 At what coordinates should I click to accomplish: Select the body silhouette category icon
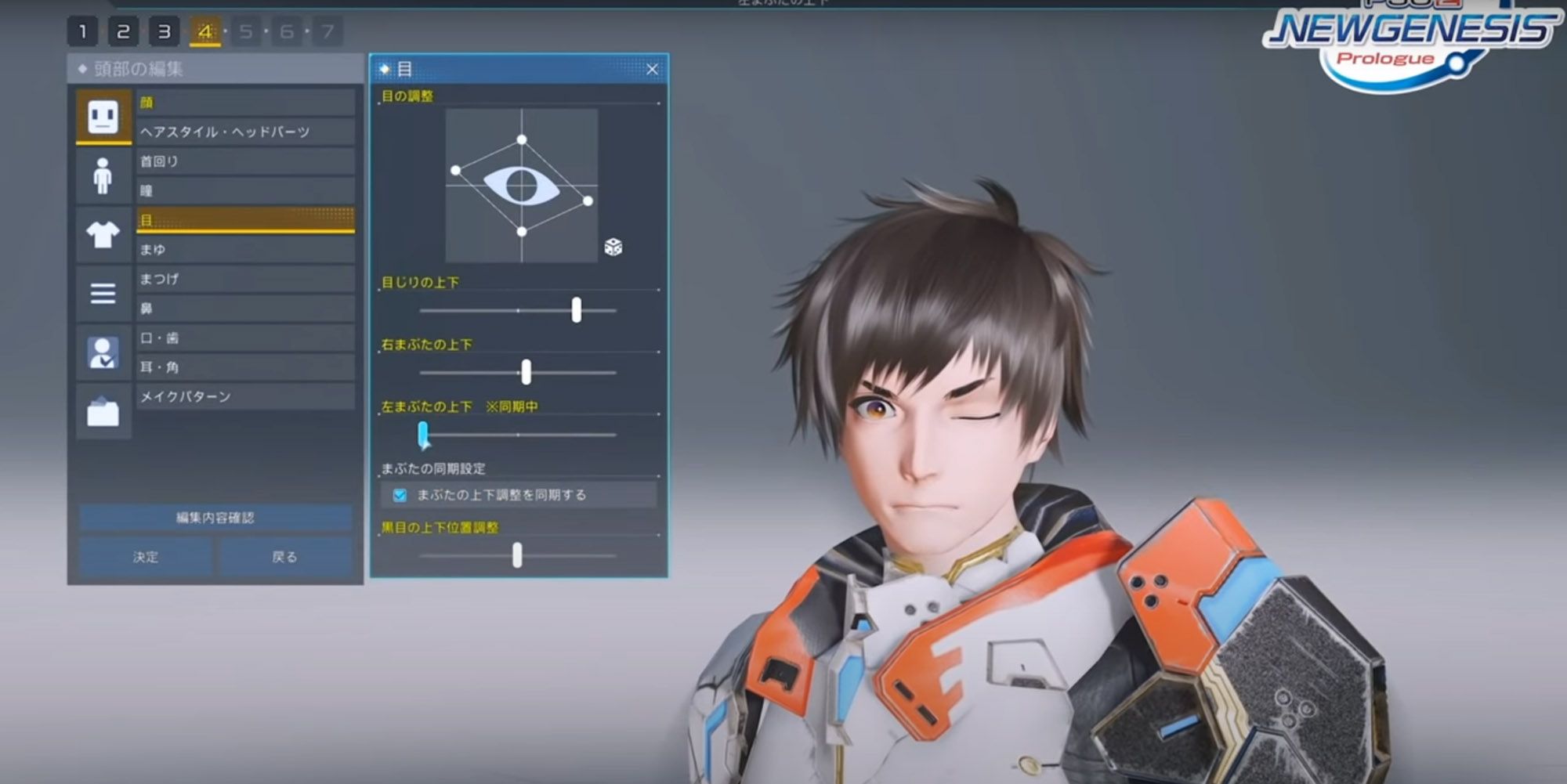tap(103, 175)
